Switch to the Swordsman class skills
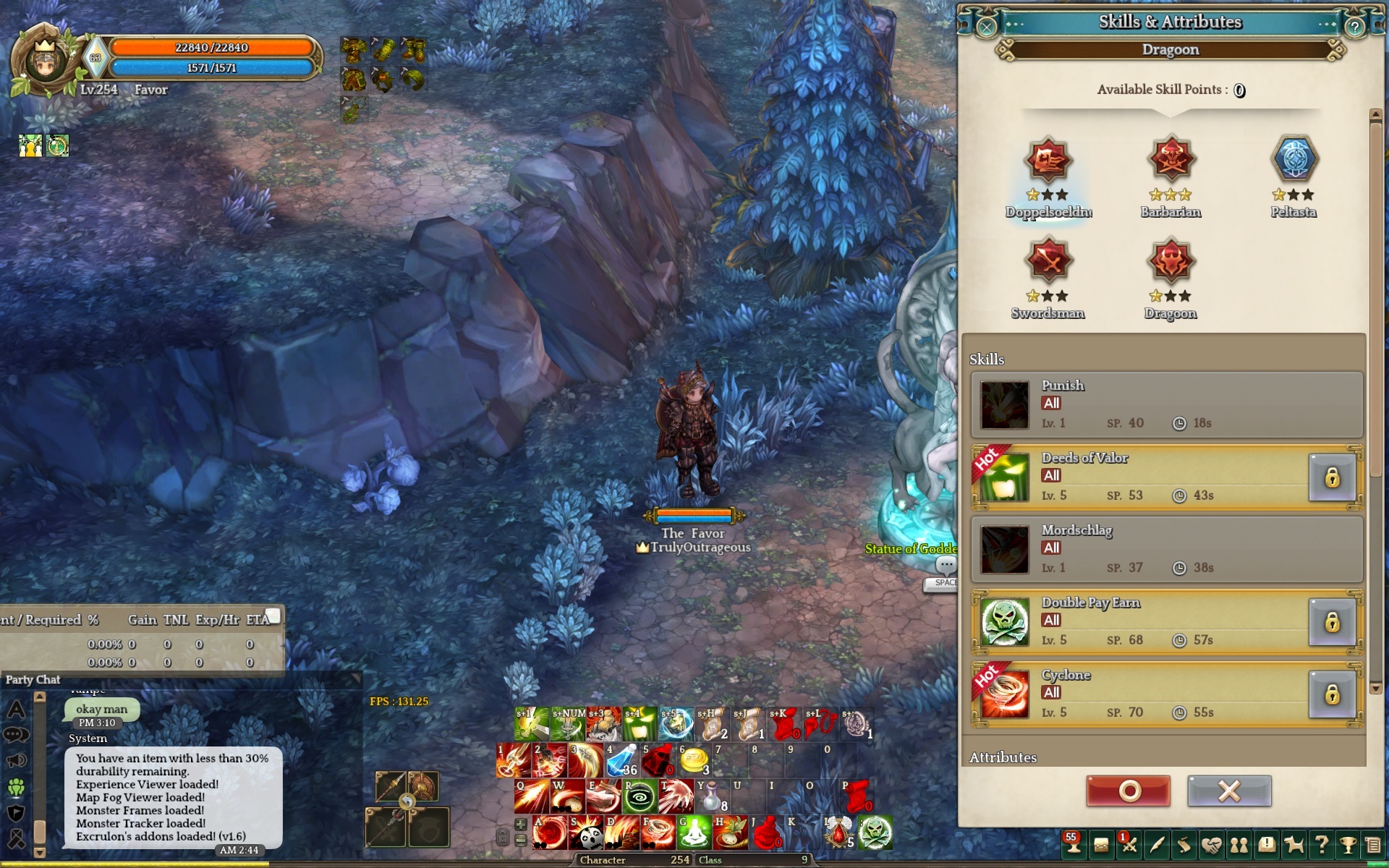 click(x=1048, y=261)
